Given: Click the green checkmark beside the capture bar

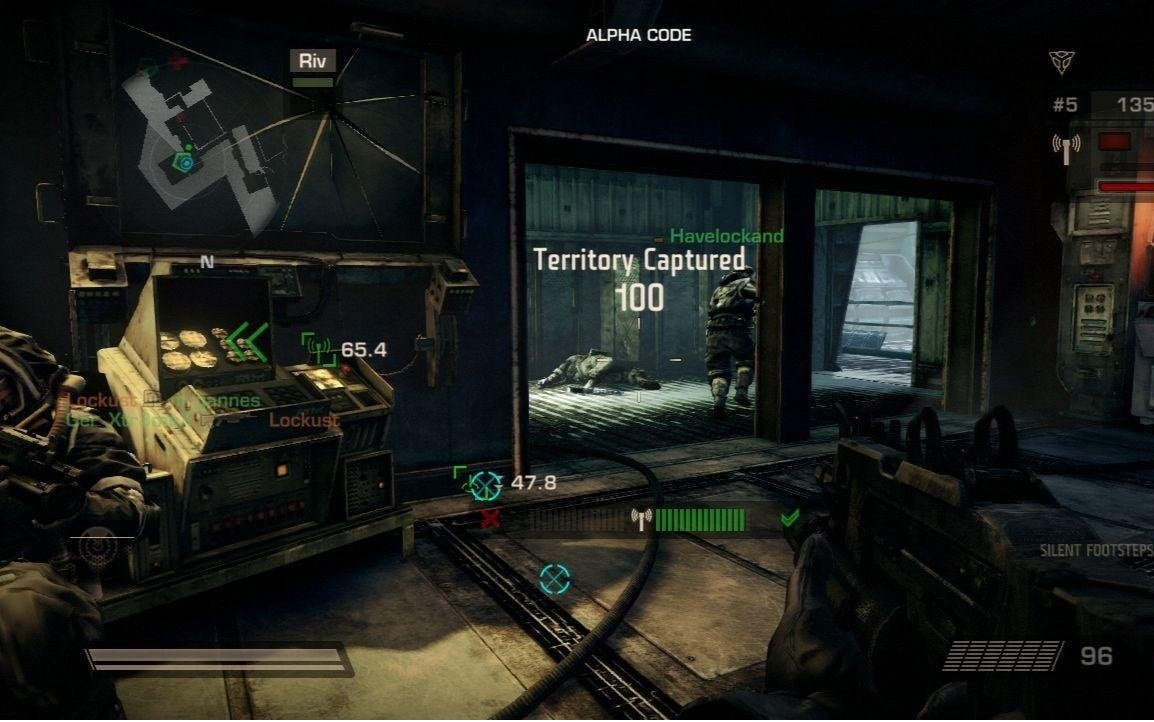Looking at the screenshot, I should [790, 517].
